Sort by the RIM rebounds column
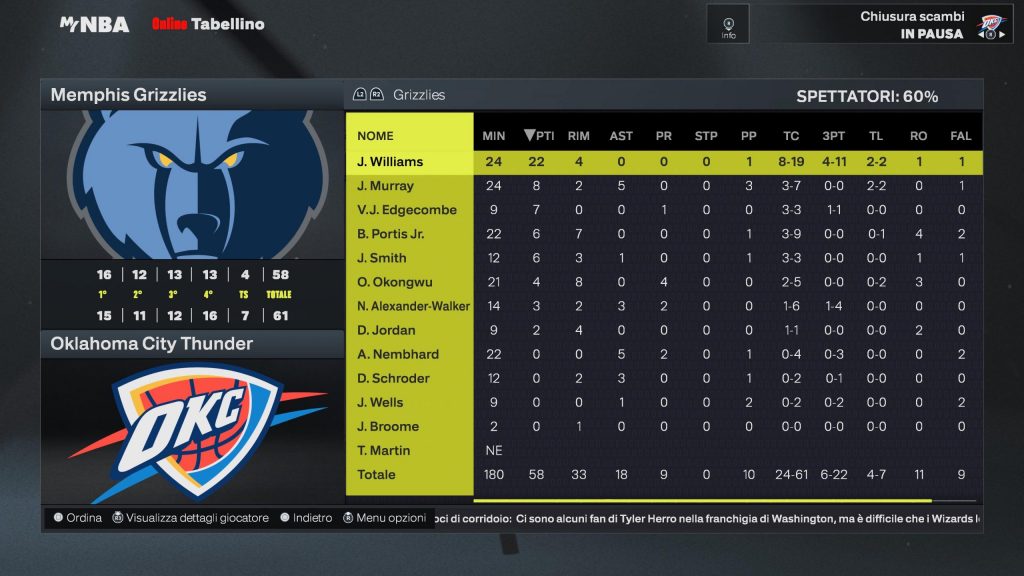1024x576 pixels. tap(578, 136)
